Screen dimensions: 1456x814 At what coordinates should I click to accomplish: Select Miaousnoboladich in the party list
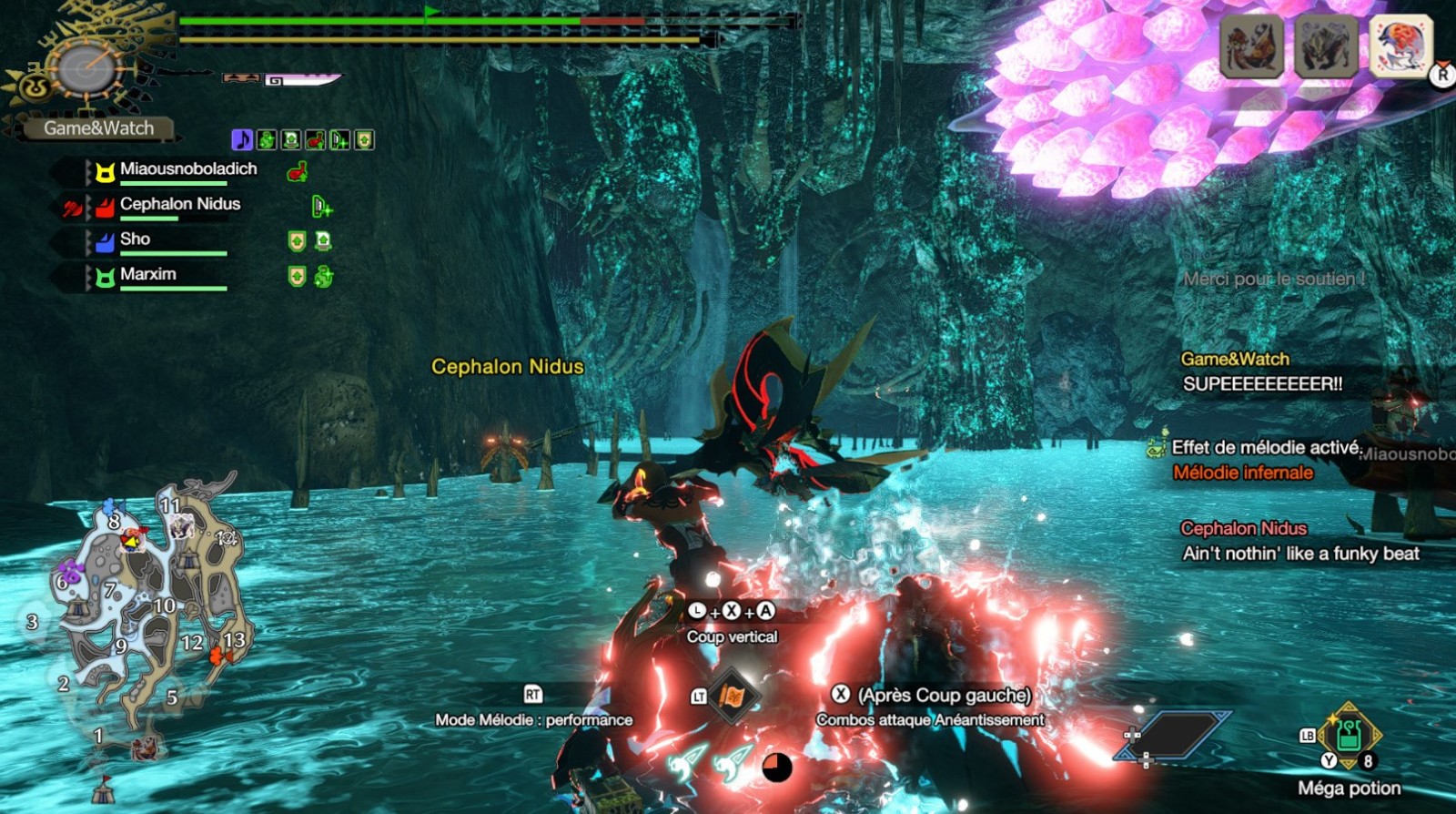(x=187, y=169)
